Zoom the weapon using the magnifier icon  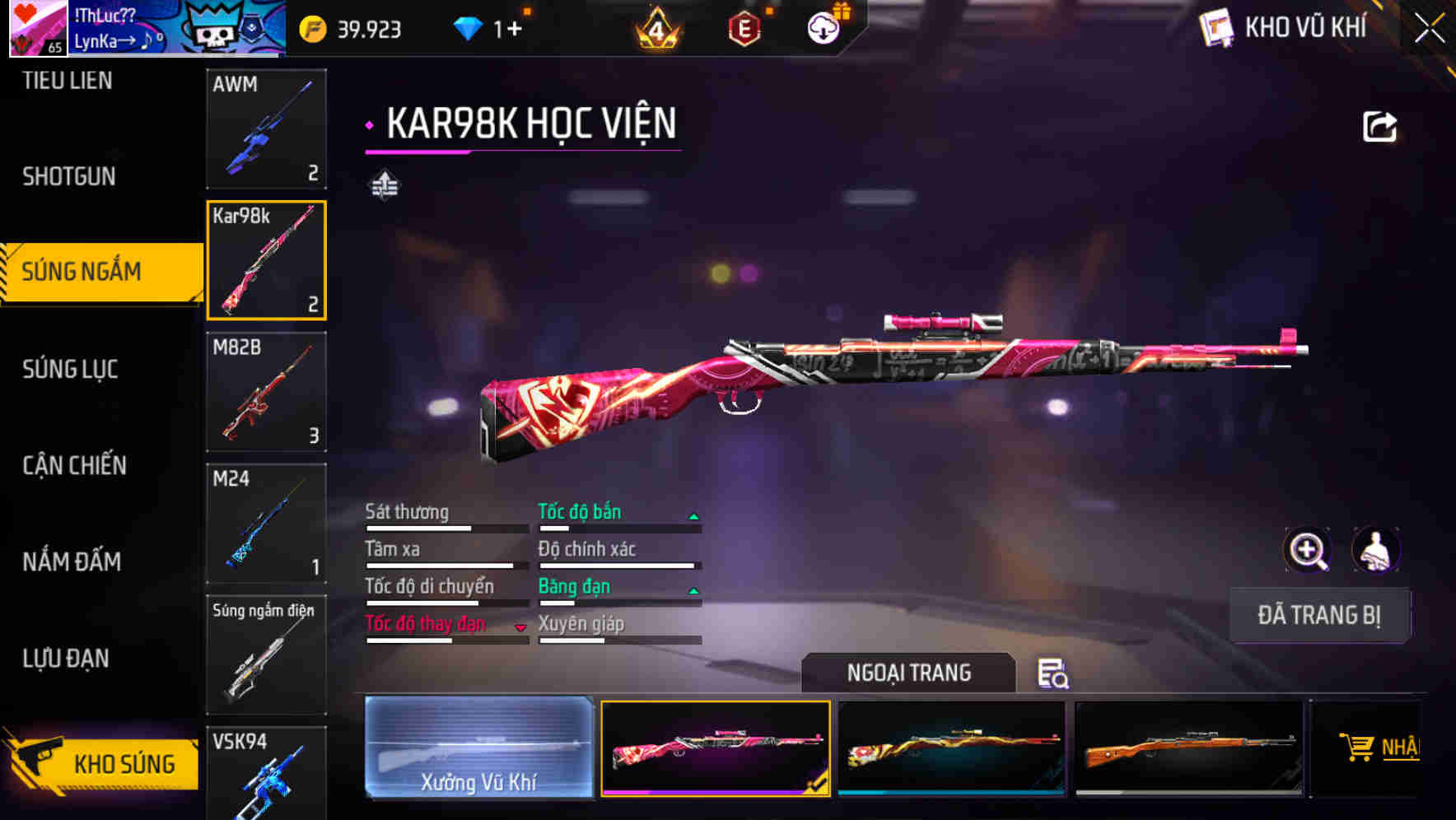click(1307, 550)
